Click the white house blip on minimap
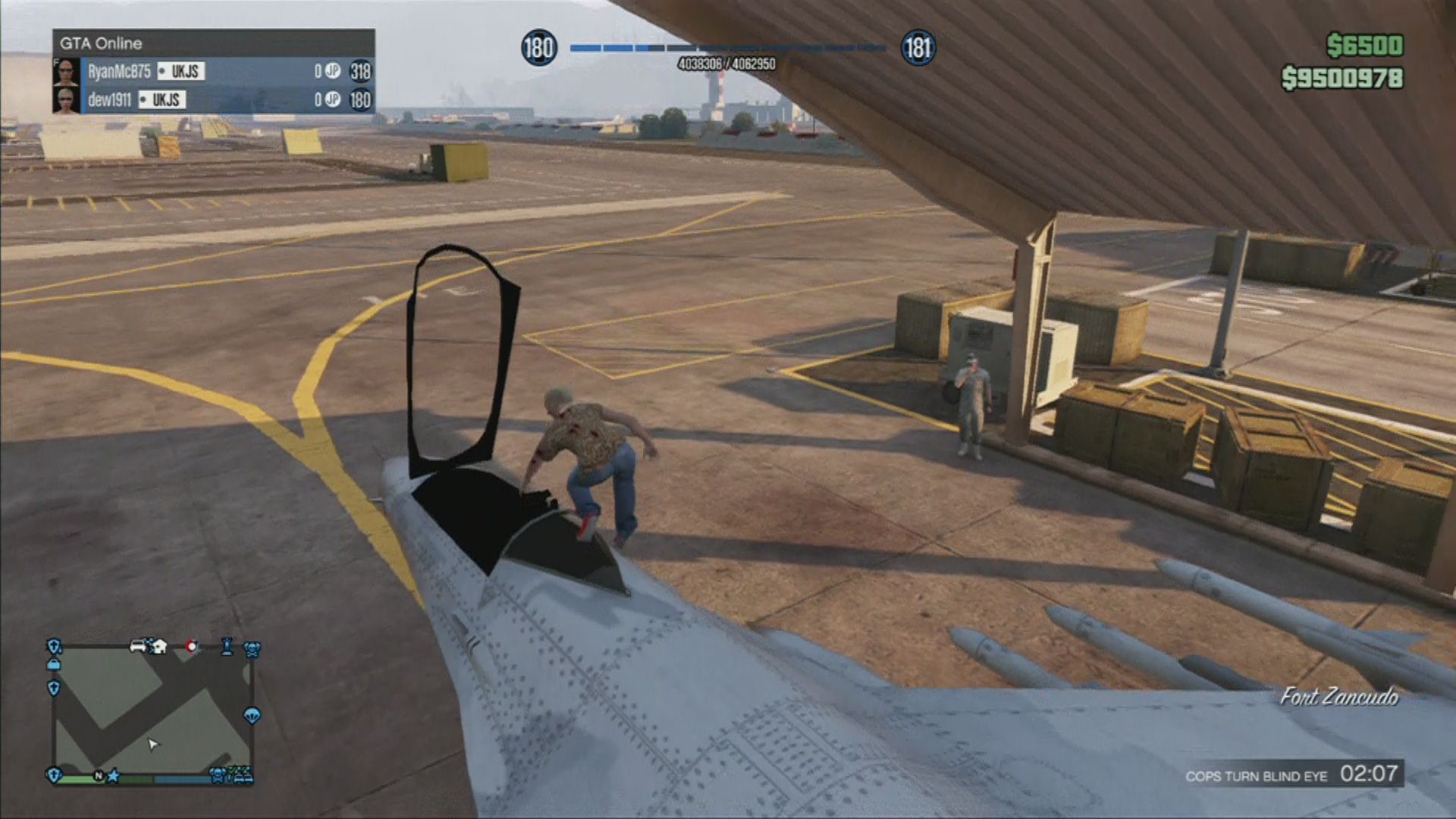The image size is (1456, 819). click(159, 647)
